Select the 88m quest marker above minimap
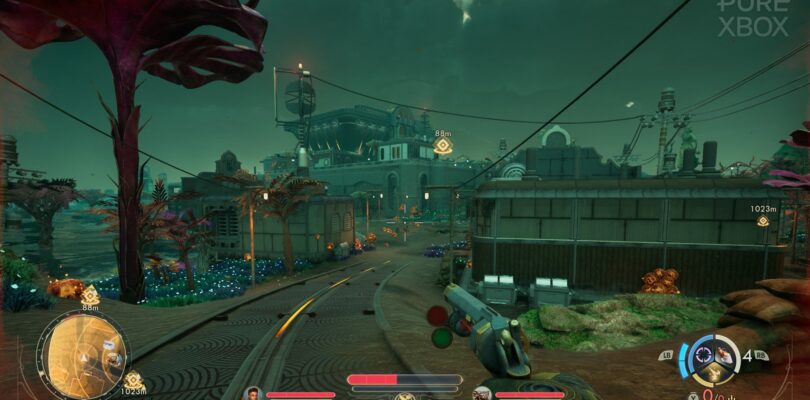 (90, 295)
